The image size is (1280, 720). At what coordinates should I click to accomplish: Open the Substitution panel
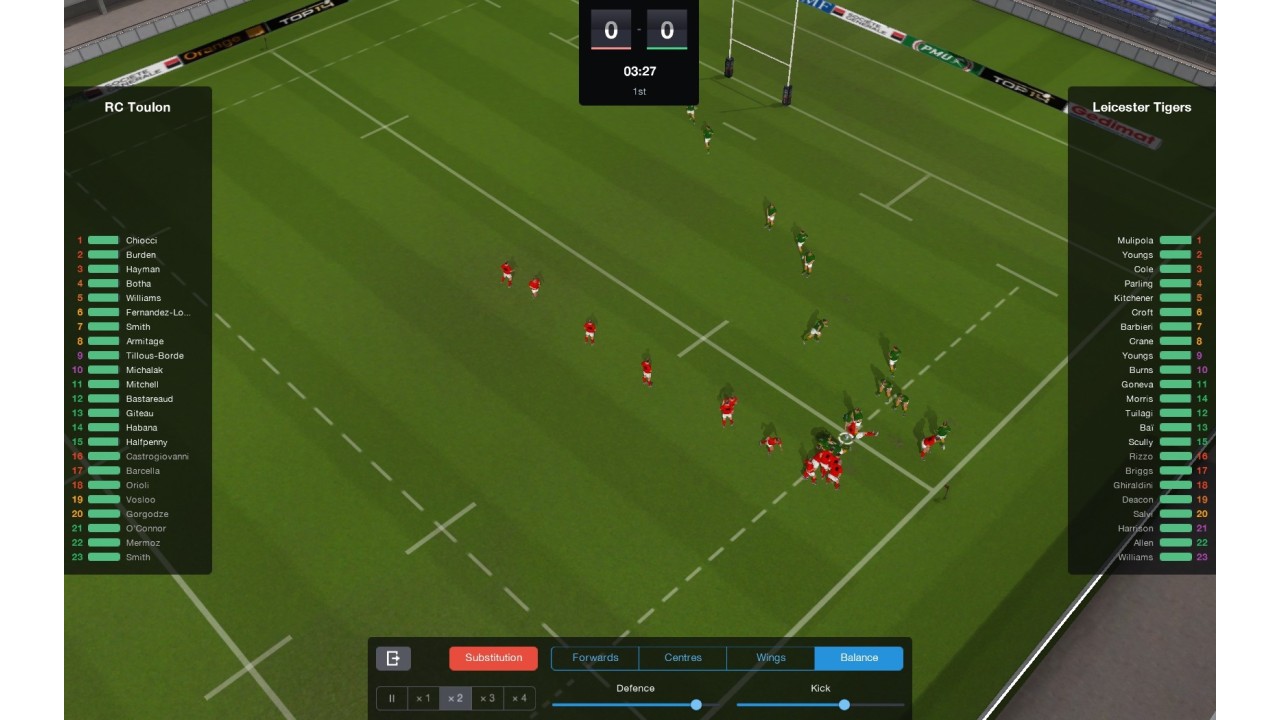coord(493,658)
